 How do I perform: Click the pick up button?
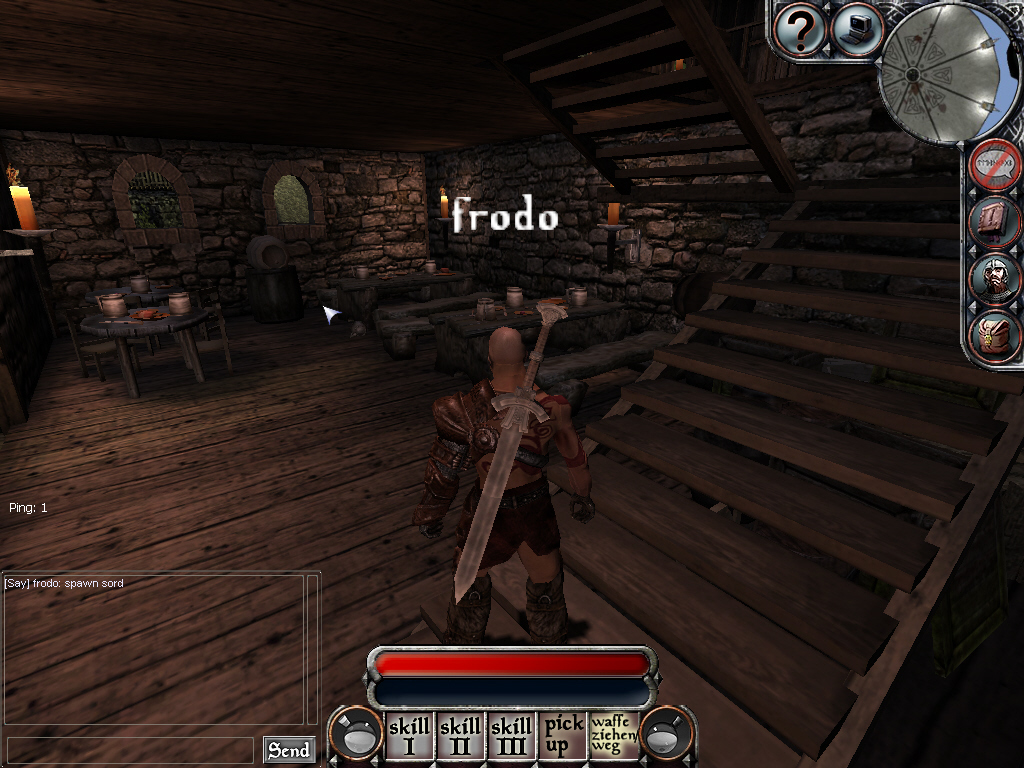tap(562, 735)
